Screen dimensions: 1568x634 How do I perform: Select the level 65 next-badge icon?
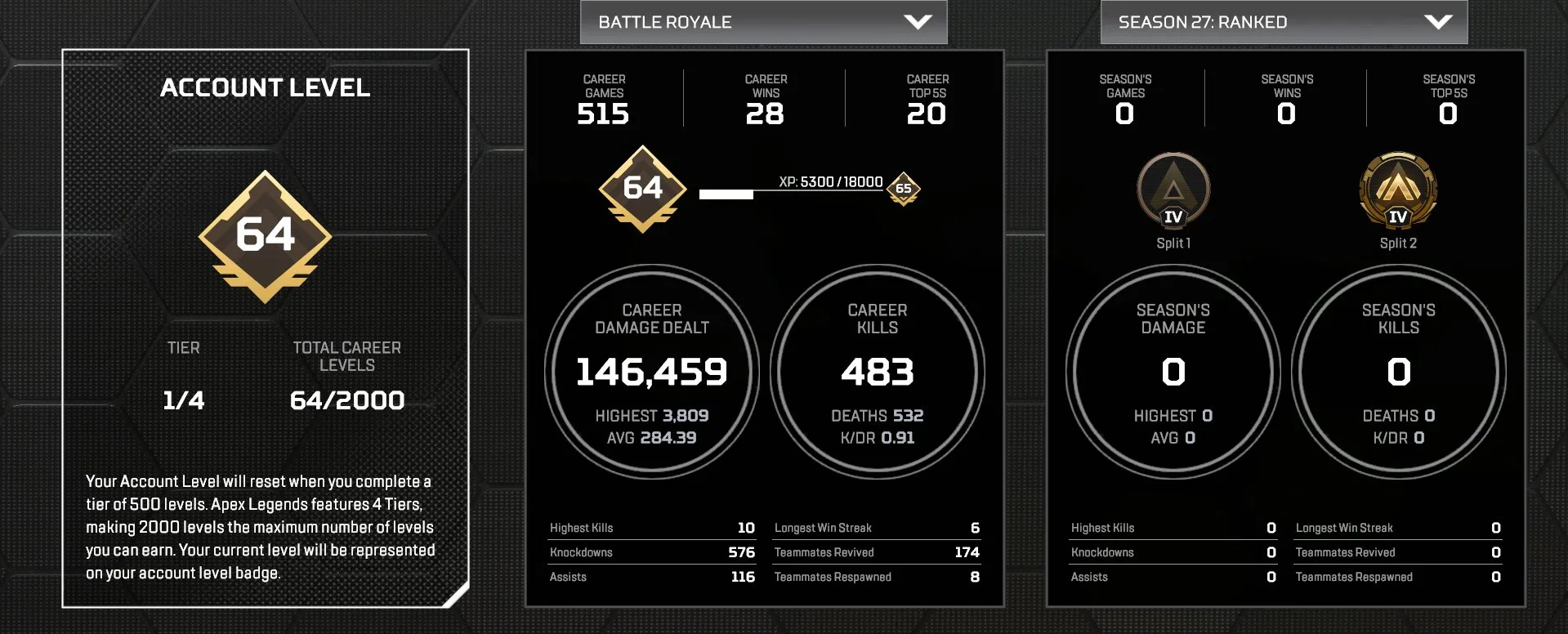[902, 190]
